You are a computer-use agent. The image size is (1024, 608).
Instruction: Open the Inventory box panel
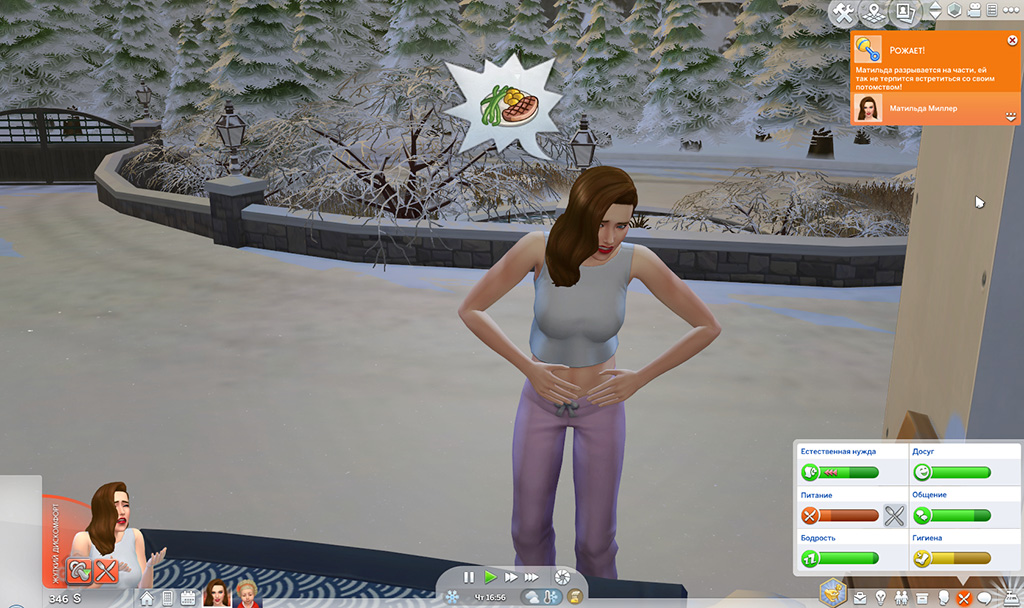tap(921, 598)
